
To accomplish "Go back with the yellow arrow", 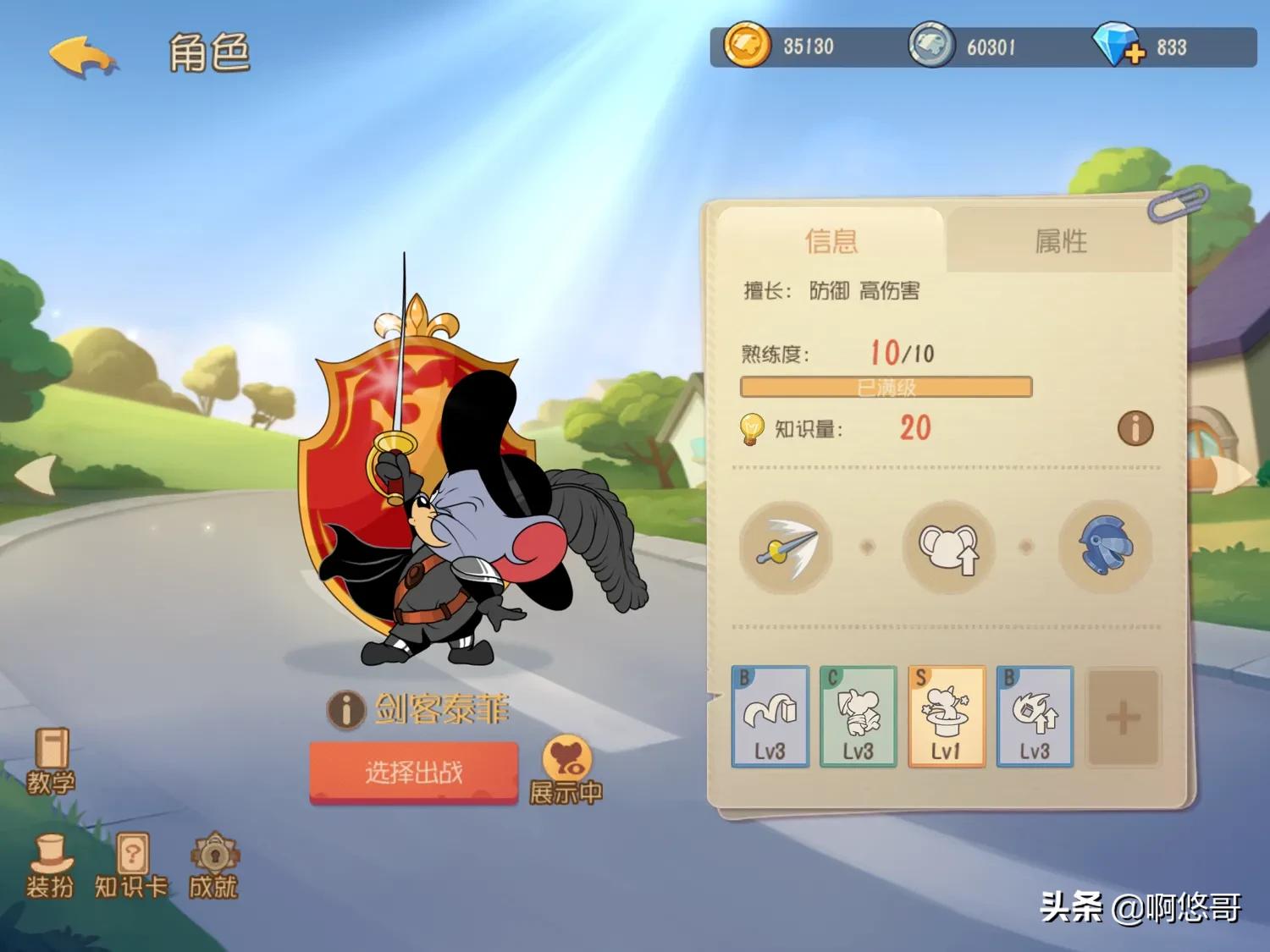I will coord(83,56).
